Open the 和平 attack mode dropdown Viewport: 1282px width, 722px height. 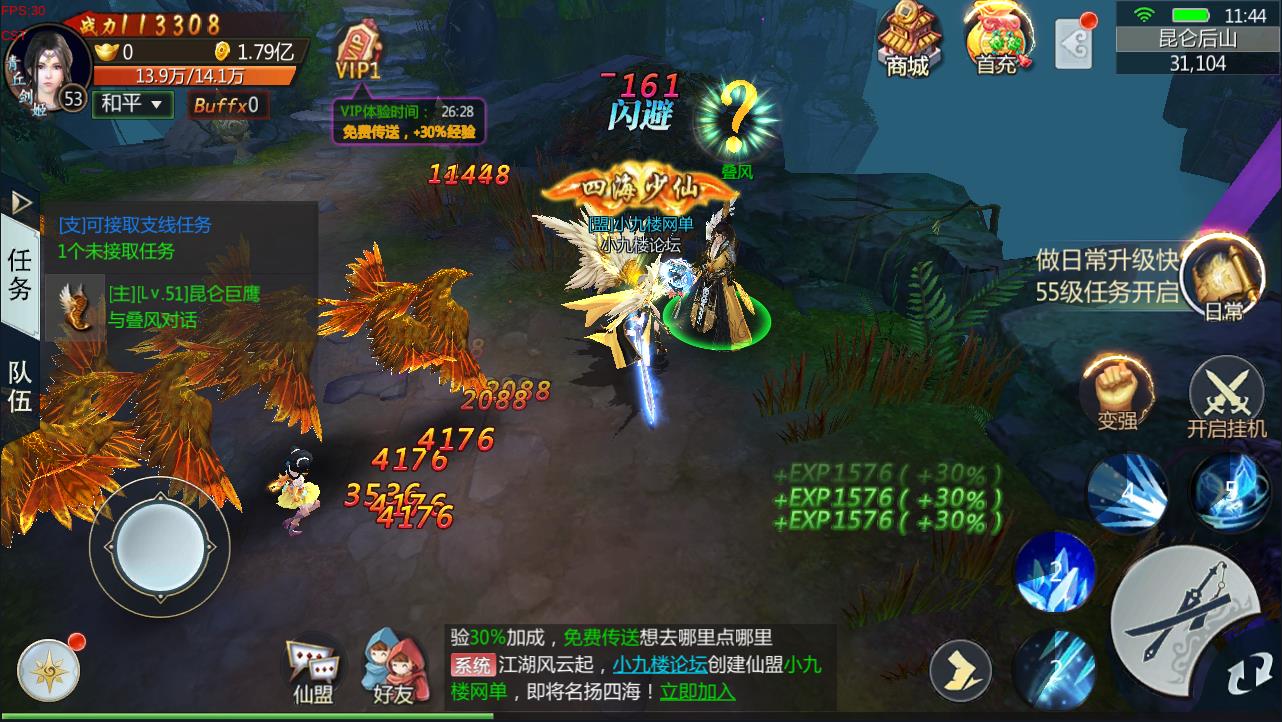click(131, 104)
